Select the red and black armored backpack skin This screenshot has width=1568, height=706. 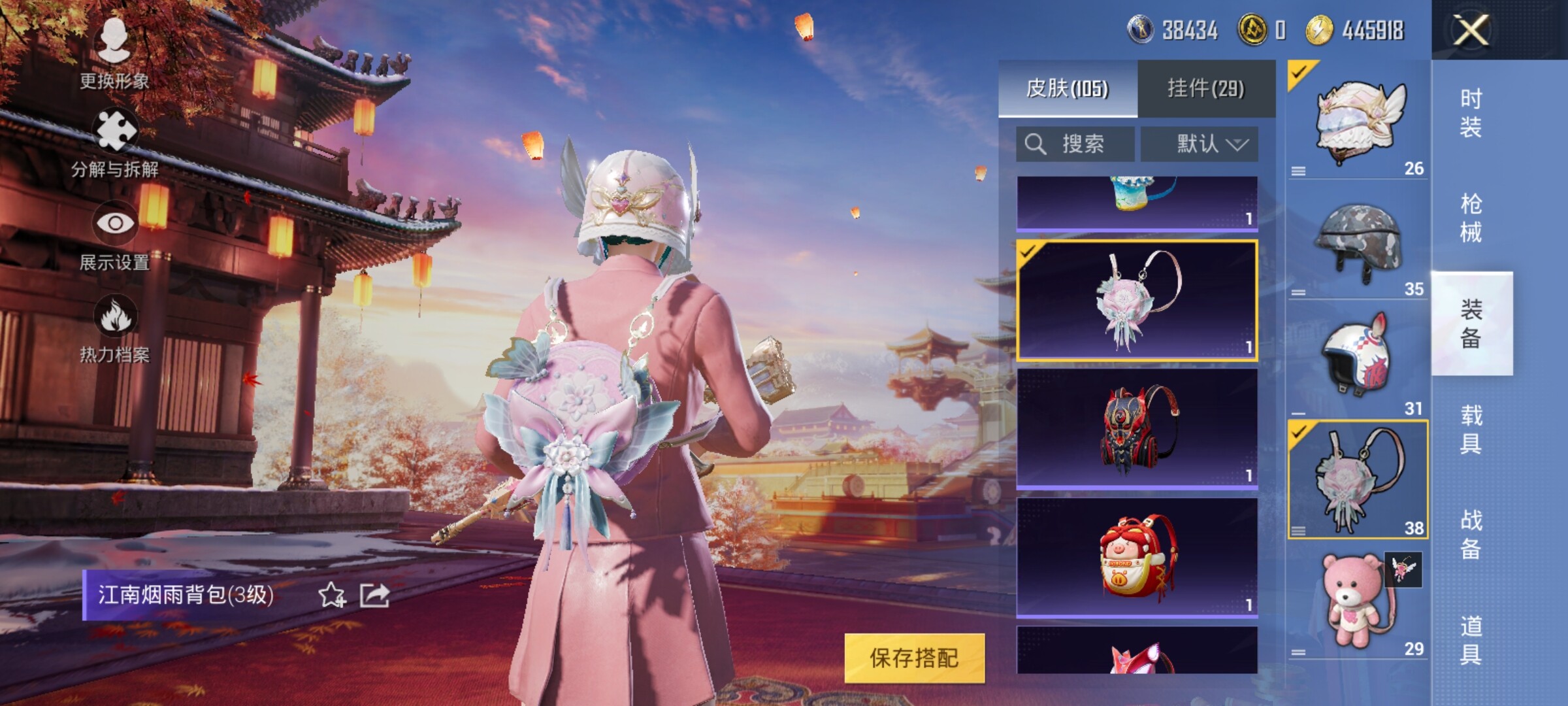[1137, 428]
